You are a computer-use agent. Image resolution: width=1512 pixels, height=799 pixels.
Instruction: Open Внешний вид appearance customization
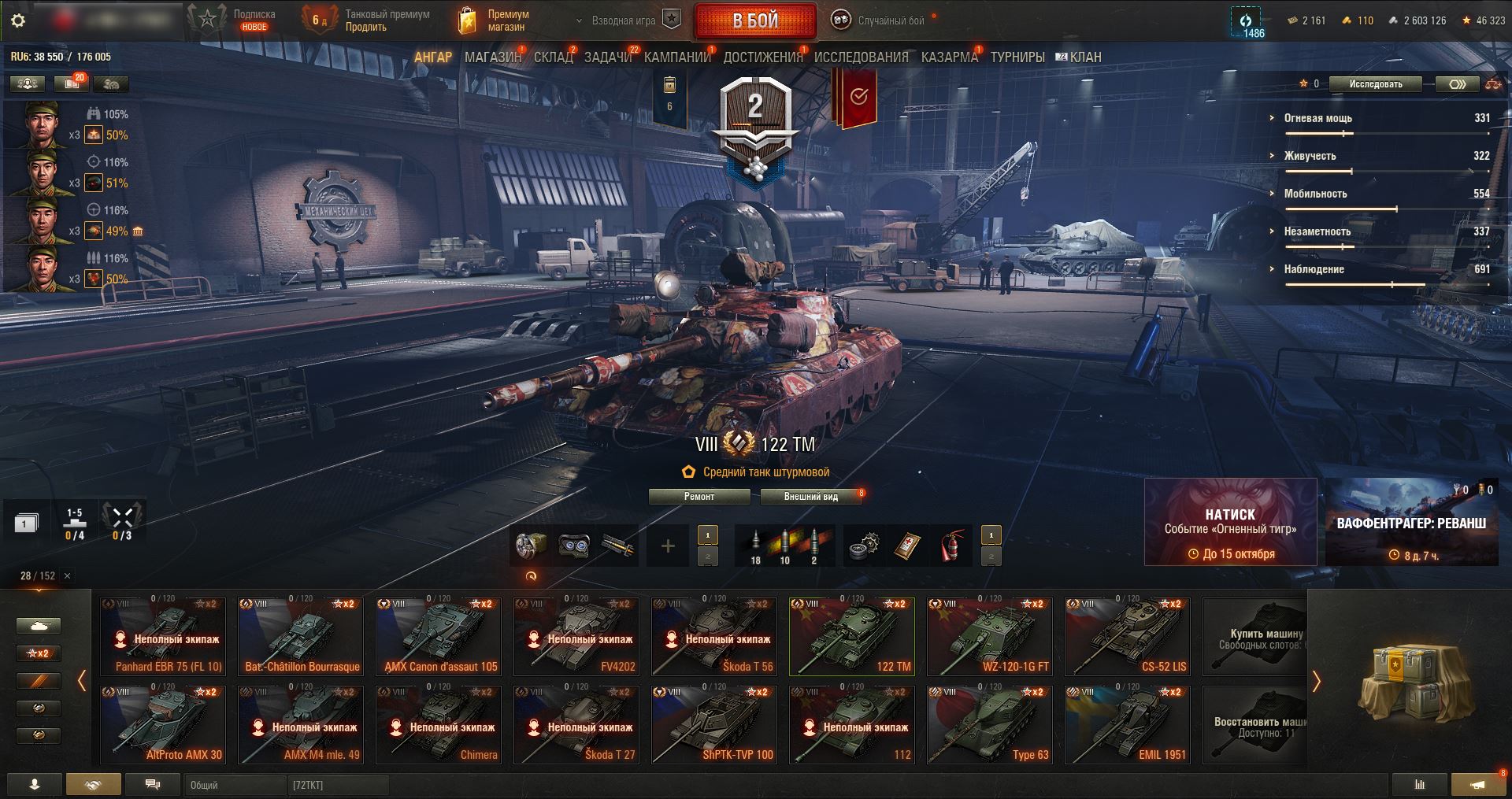click(810, 497)
